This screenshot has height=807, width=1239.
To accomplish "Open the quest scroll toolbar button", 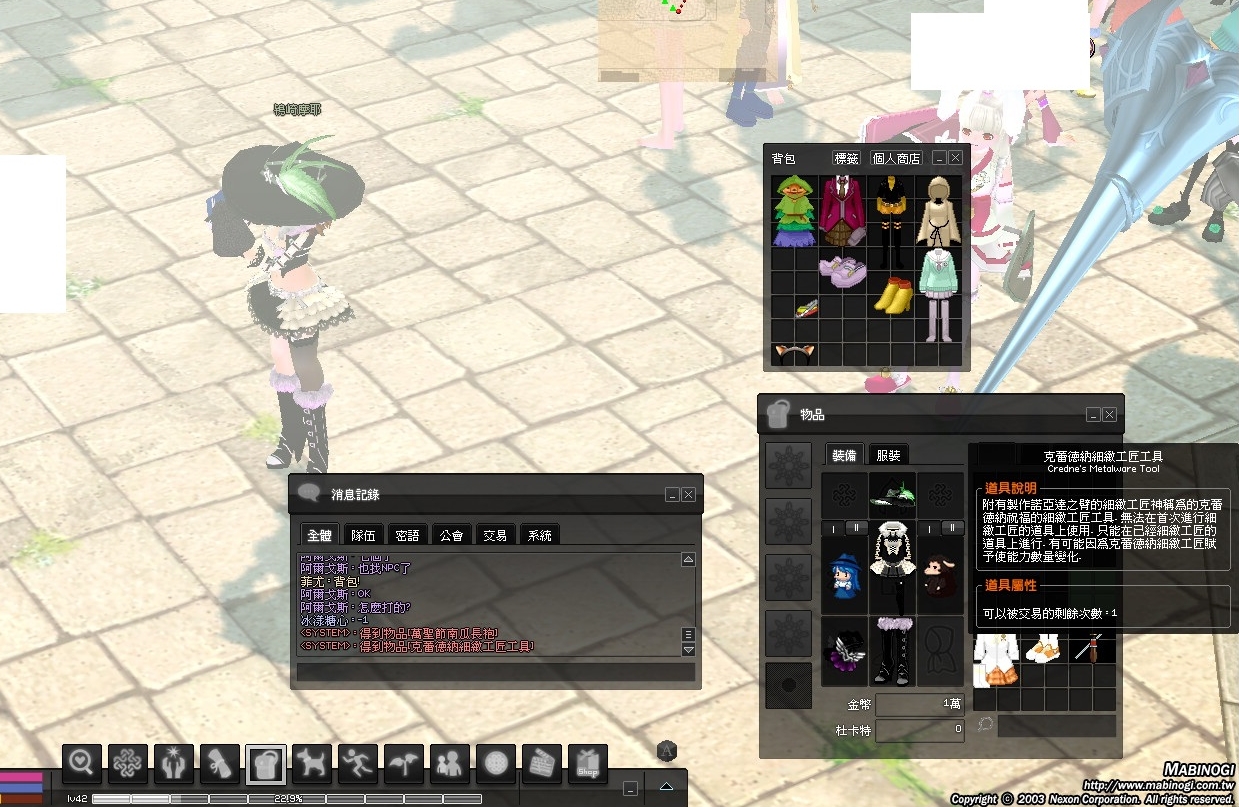I will (220, 764).
